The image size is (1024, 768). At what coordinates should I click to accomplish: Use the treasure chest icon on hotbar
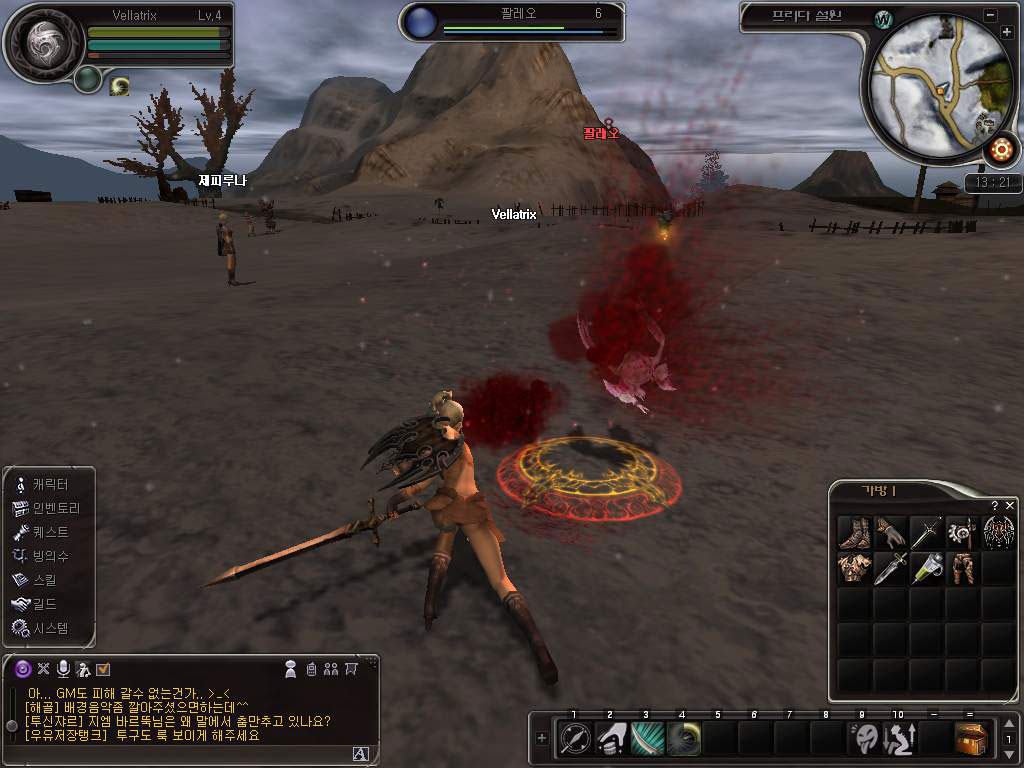click(x=972, y=739)
